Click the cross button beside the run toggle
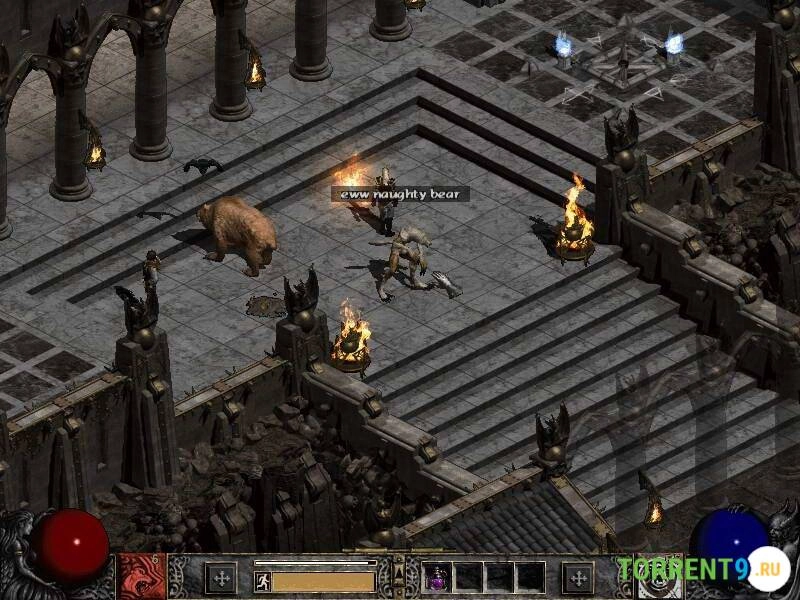This screenshot has width=800, height=600. (220, 577)
